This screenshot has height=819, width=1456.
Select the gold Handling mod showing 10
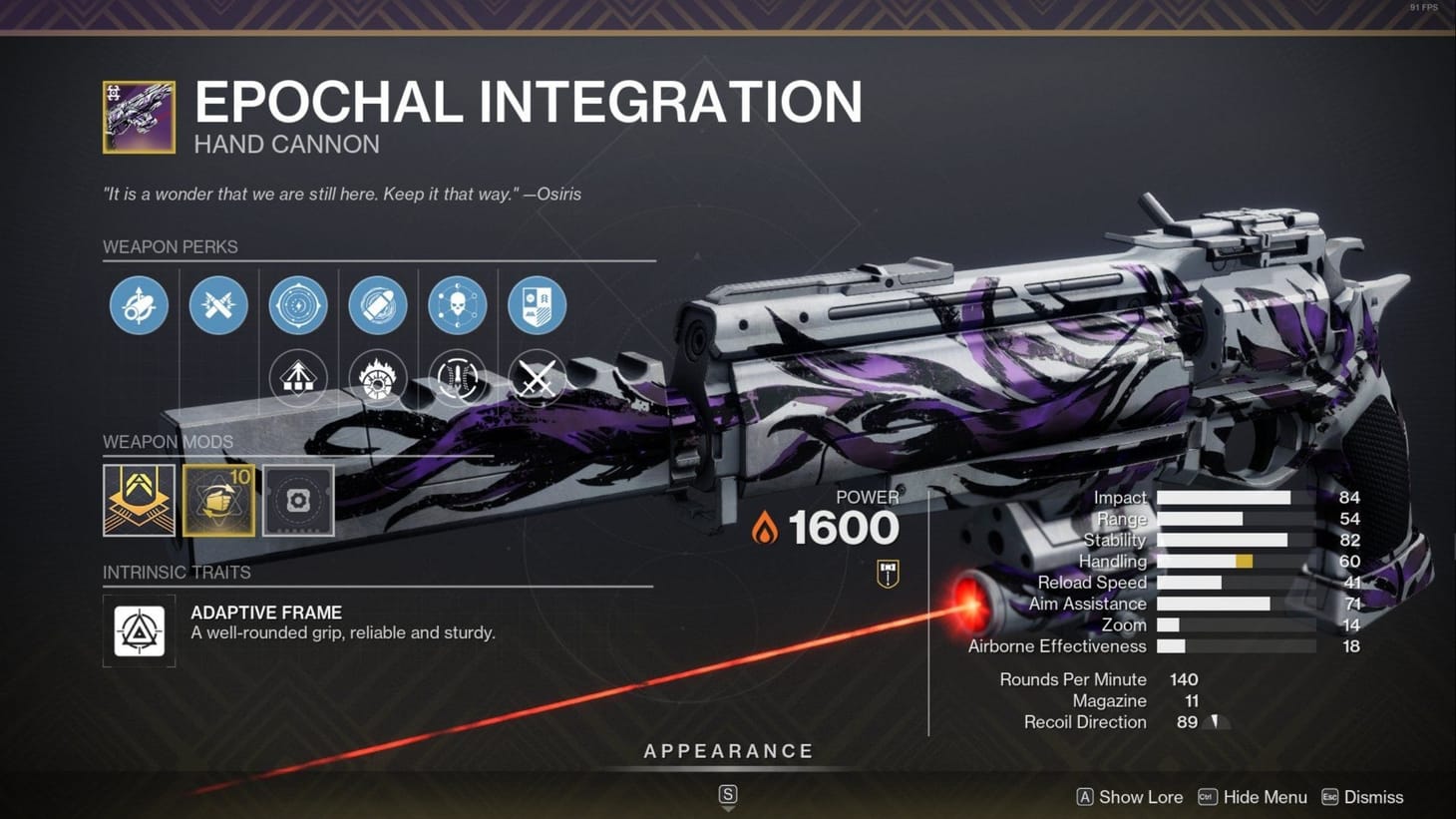(218, 501)
